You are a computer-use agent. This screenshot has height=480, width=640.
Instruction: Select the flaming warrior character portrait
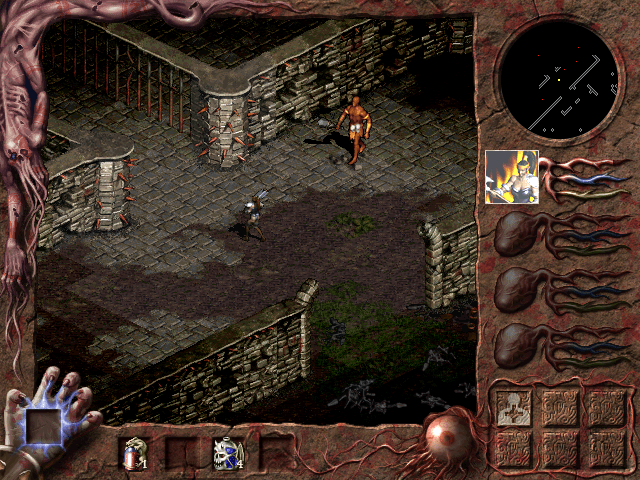point(511,177)
